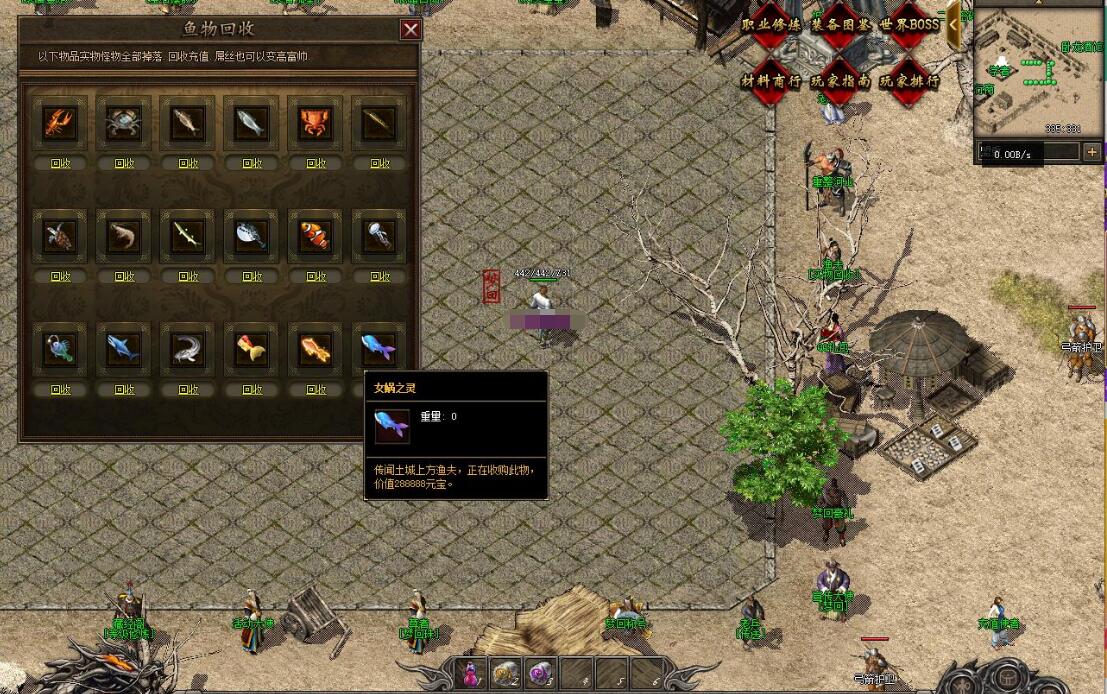Screen dimensions: 1107x694
Task: Recycle the red lobster item
Action: click(x=61, y=163)
